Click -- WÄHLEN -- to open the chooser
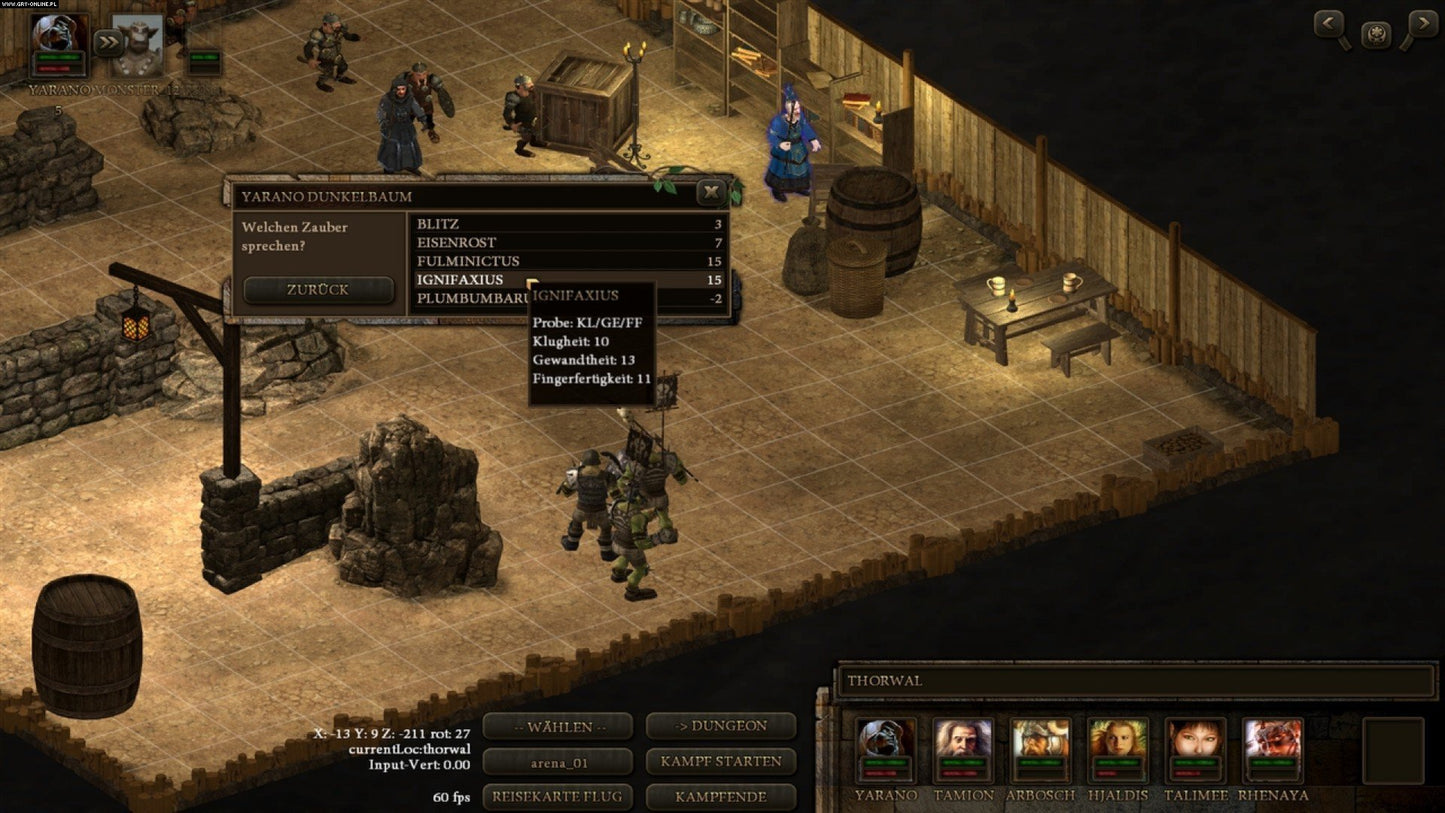Viewport: 1445px width, 813px height. pyautogui.click(x=556, y=726)
